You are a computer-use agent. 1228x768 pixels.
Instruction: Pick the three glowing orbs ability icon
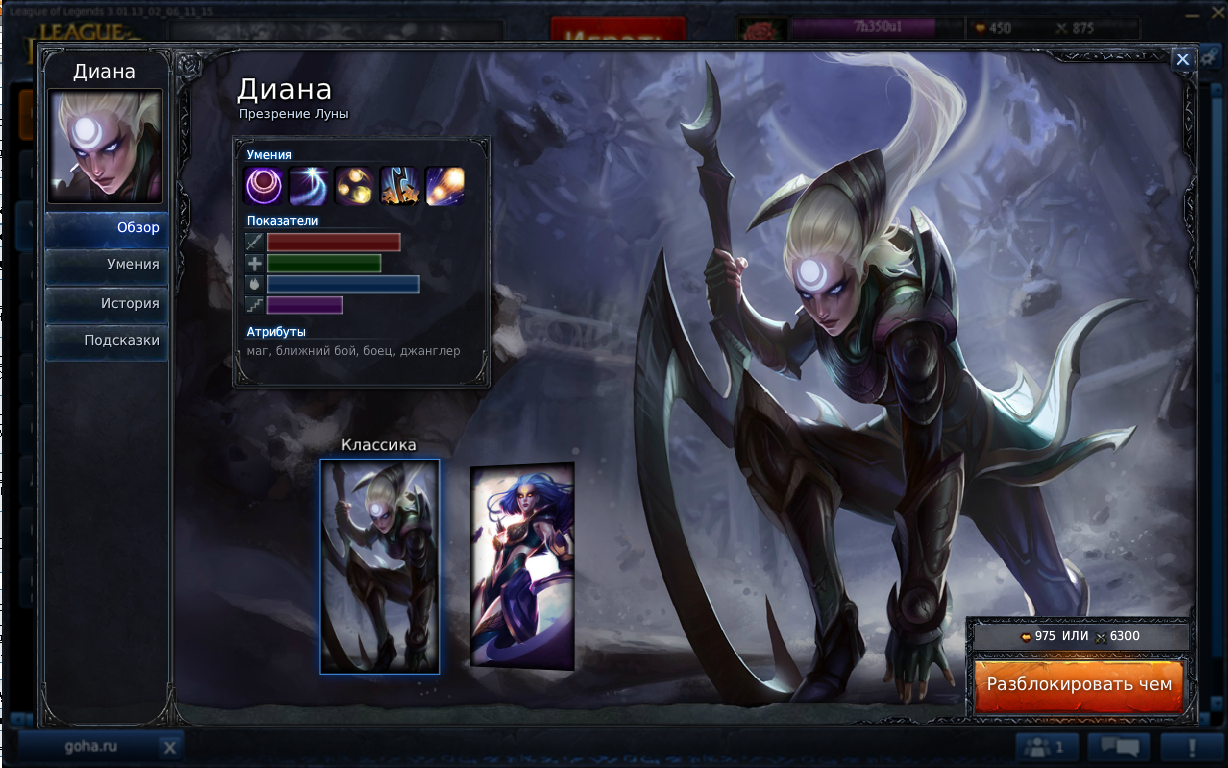[x=354, y=186]
